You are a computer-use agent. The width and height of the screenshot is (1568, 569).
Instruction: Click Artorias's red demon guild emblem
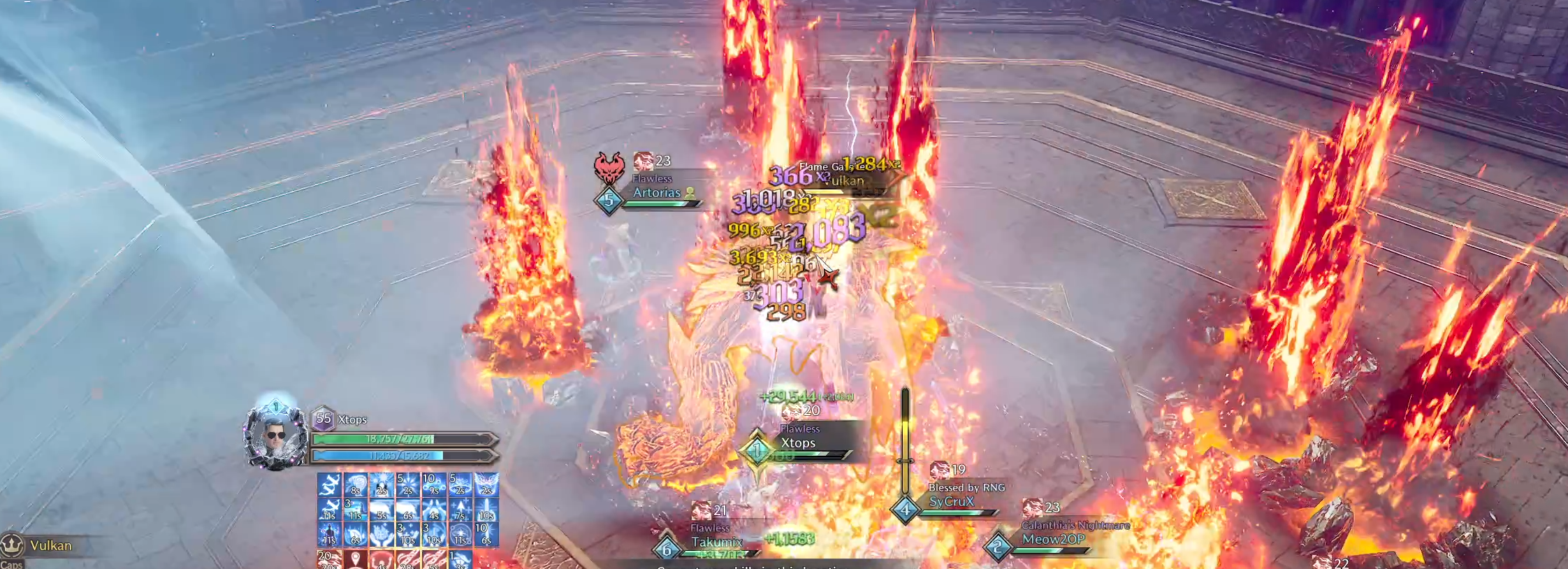pyautogui.click(x=608, y=169)
